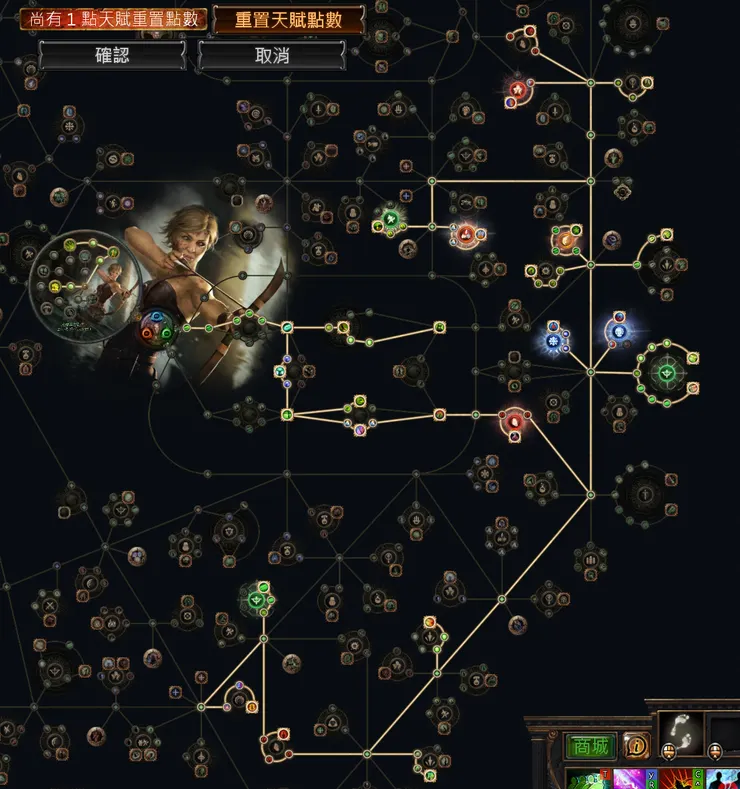Cancel with the 取消 button

pyautogui.click(x=272, y=56)
